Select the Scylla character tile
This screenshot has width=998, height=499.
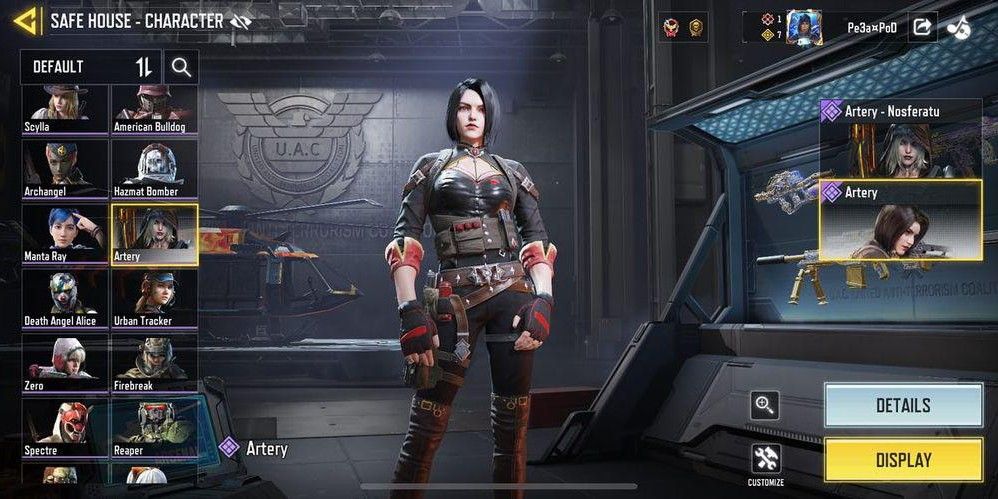point(66,108)
